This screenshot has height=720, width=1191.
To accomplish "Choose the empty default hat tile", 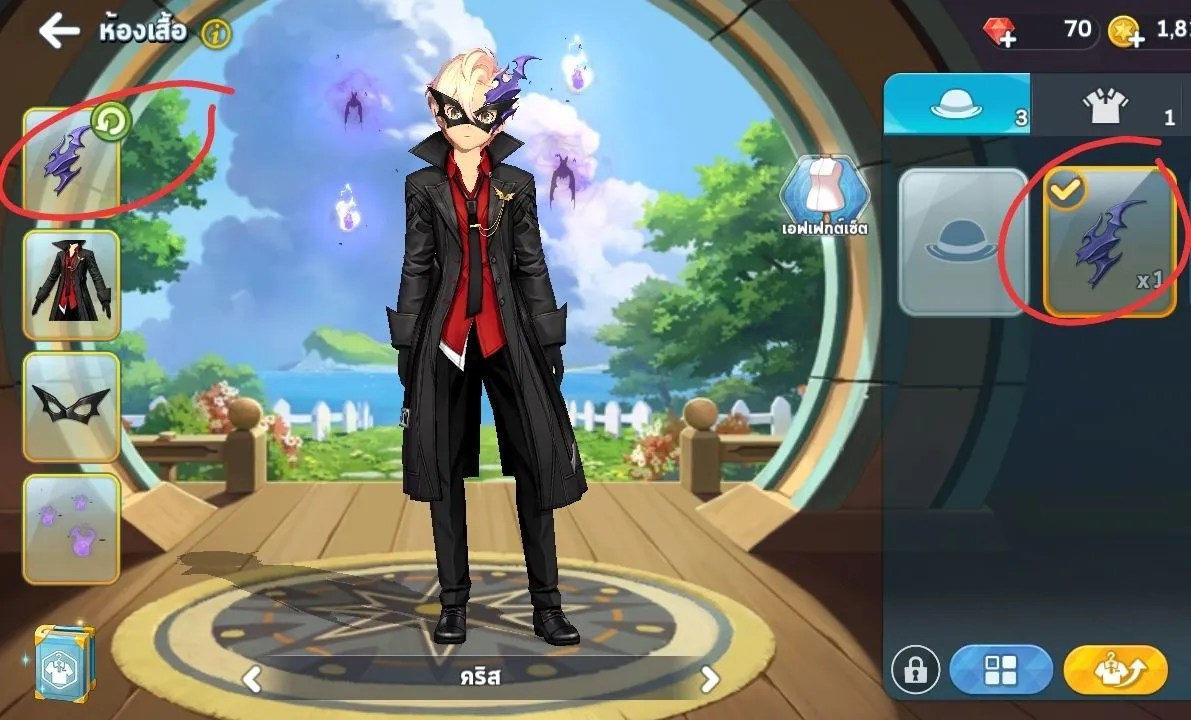I will [x=962, y=242].
